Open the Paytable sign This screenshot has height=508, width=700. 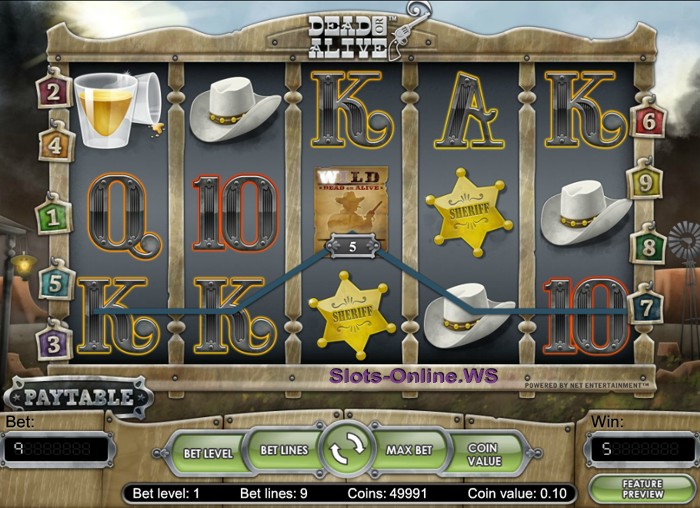pos(78,397)
